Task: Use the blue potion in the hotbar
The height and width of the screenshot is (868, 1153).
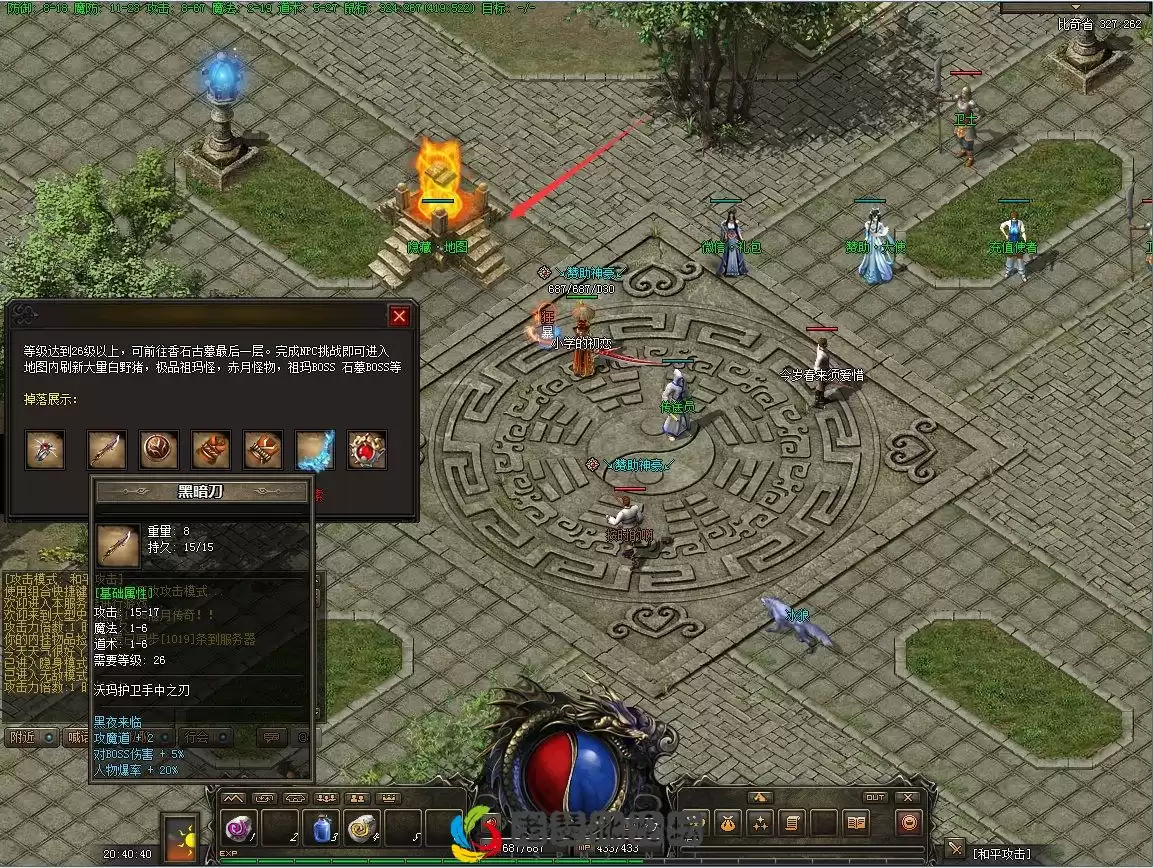Action: [322, 827]
